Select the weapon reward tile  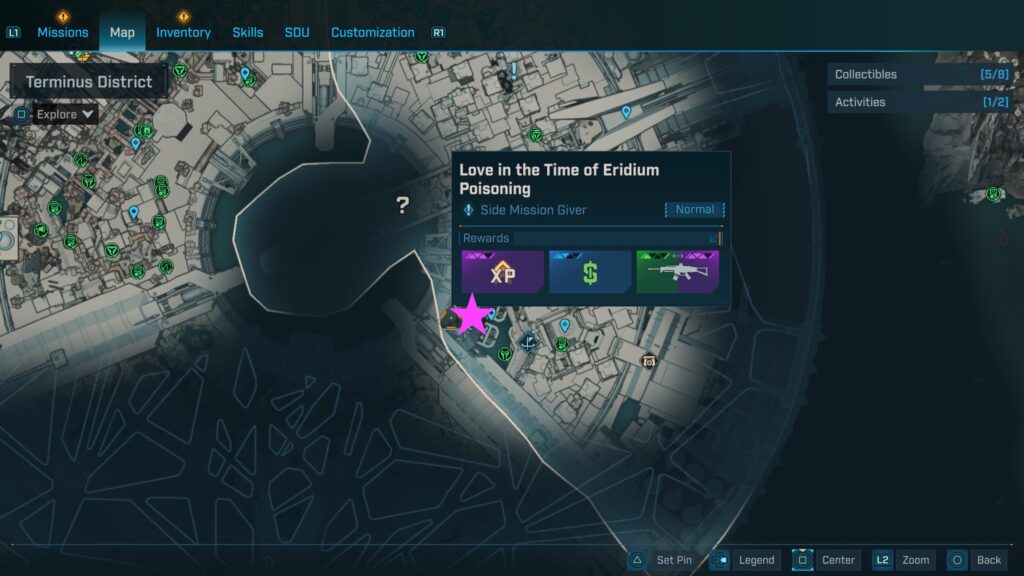point(677,272)
